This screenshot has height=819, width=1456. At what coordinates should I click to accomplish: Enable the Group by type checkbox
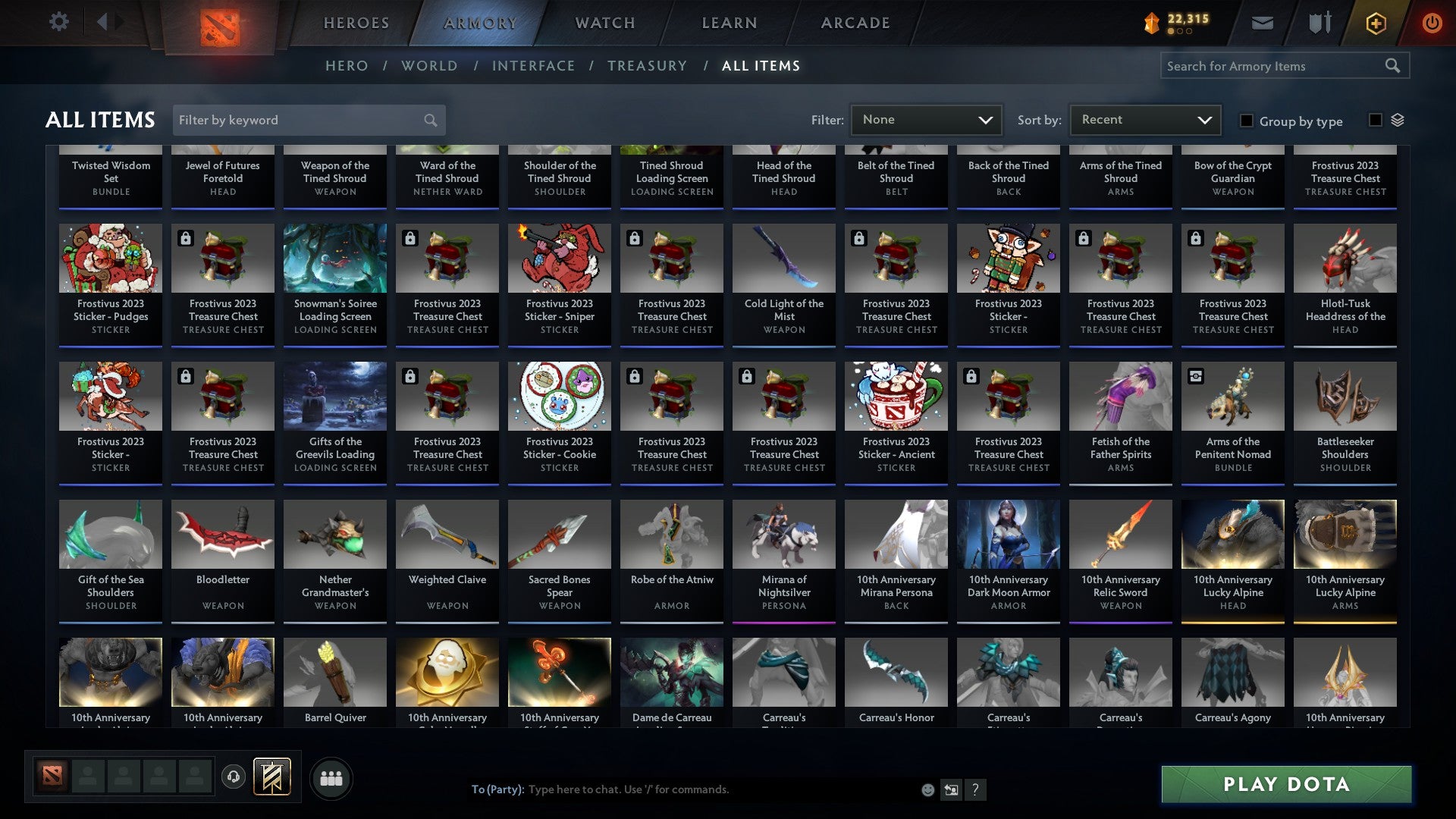(1246, 121)
